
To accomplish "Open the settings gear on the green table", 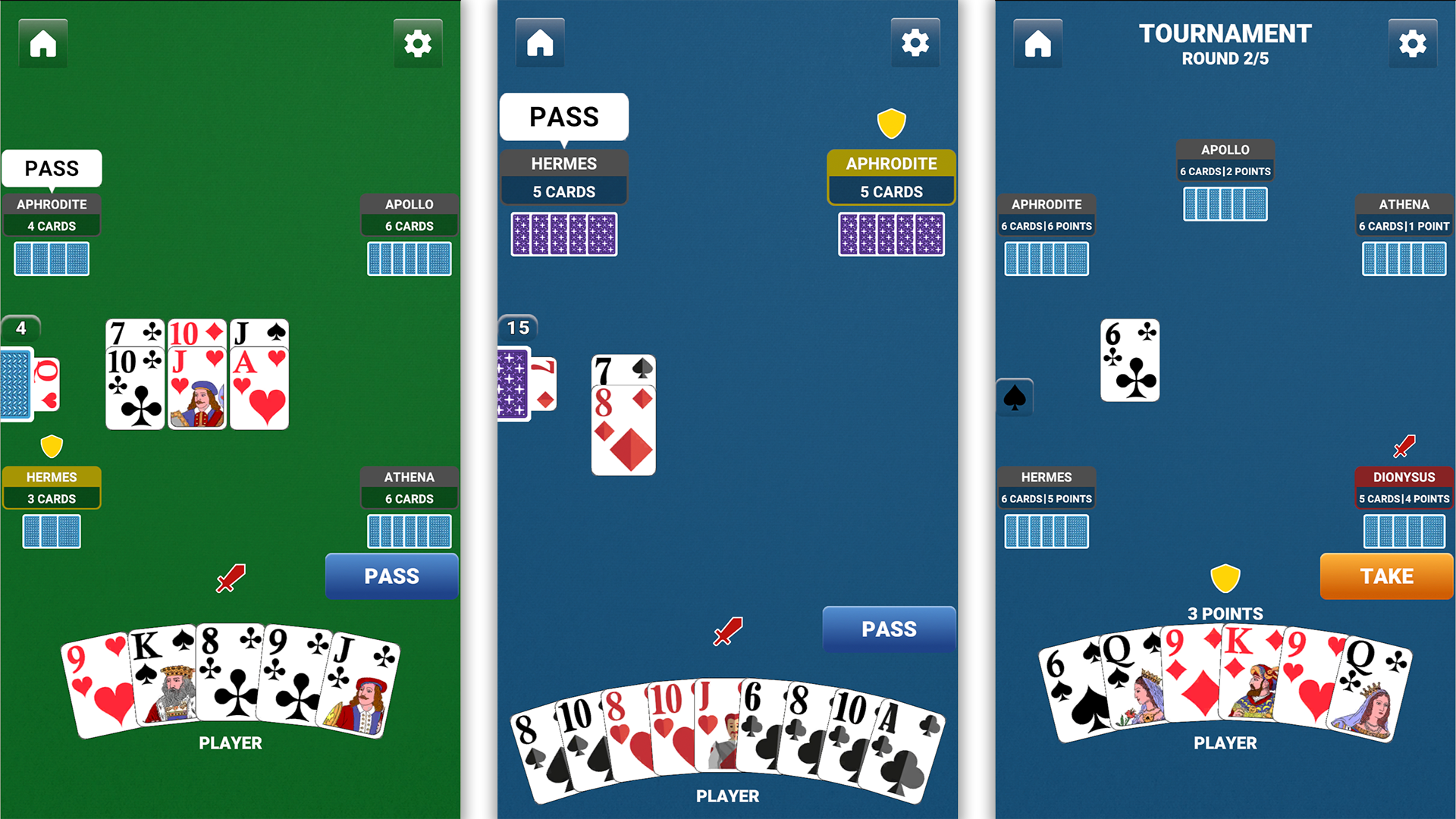I will 418,43.
